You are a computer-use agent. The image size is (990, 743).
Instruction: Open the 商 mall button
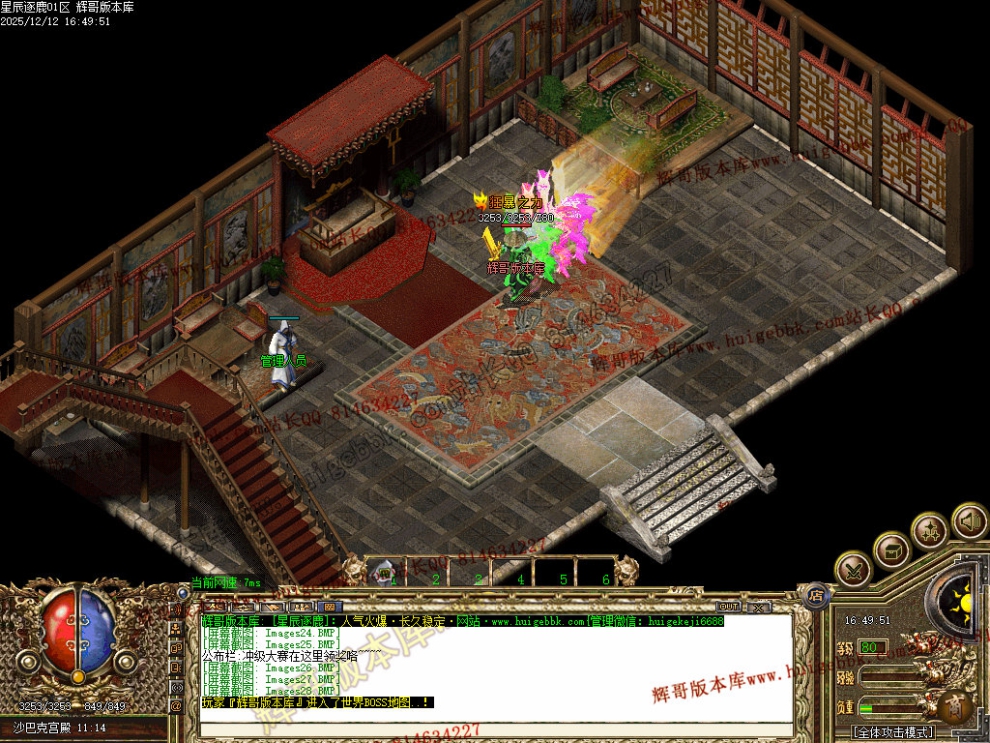tap(955, 707)
